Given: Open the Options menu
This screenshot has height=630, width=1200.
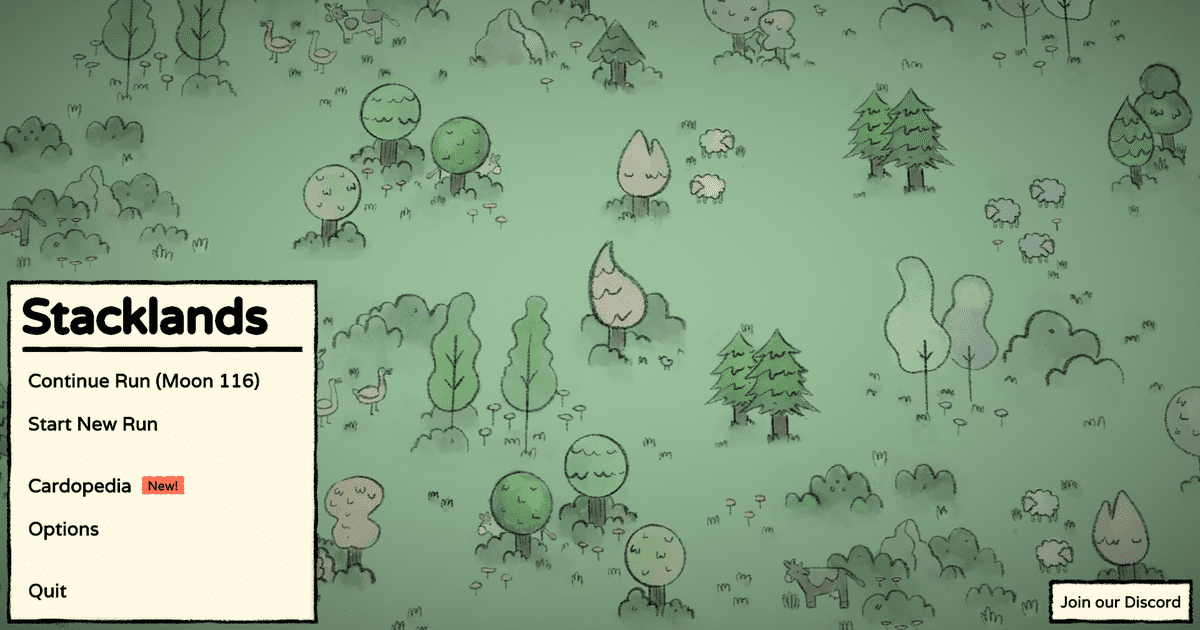Looking at the screenshot, I should [64, 529].
